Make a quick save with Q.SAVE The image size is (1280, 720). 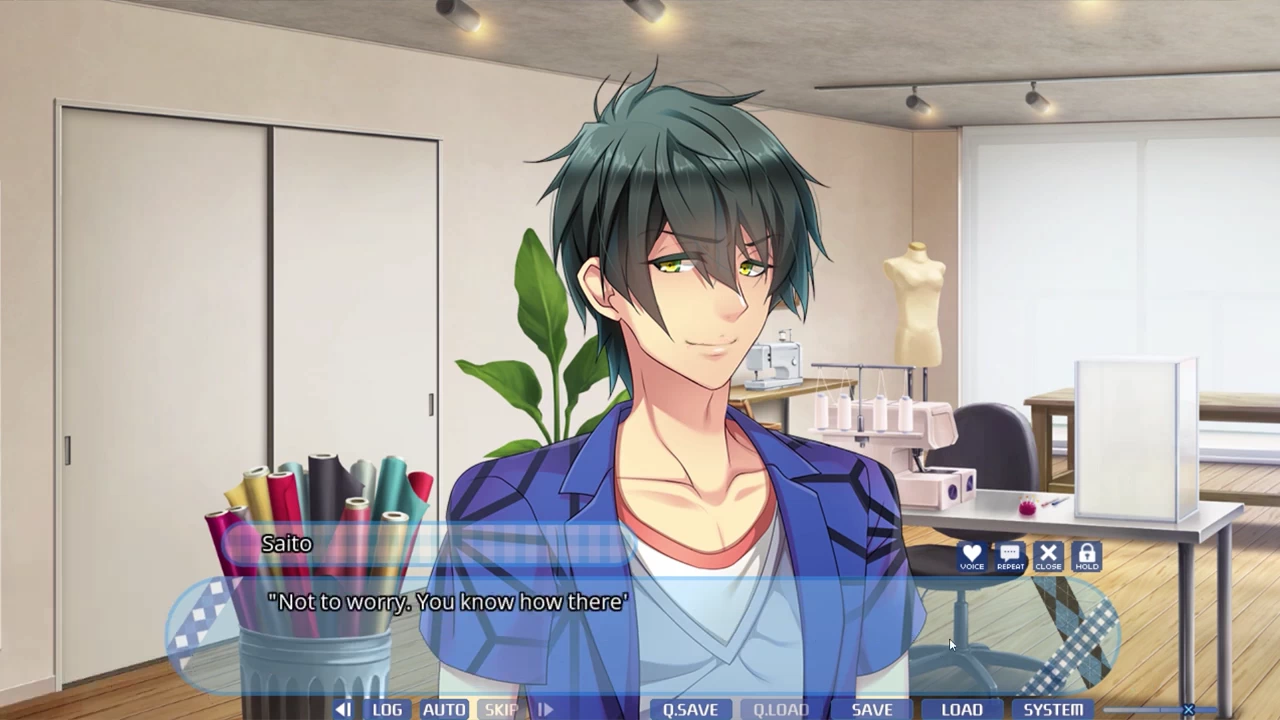(x=690, y=709)
